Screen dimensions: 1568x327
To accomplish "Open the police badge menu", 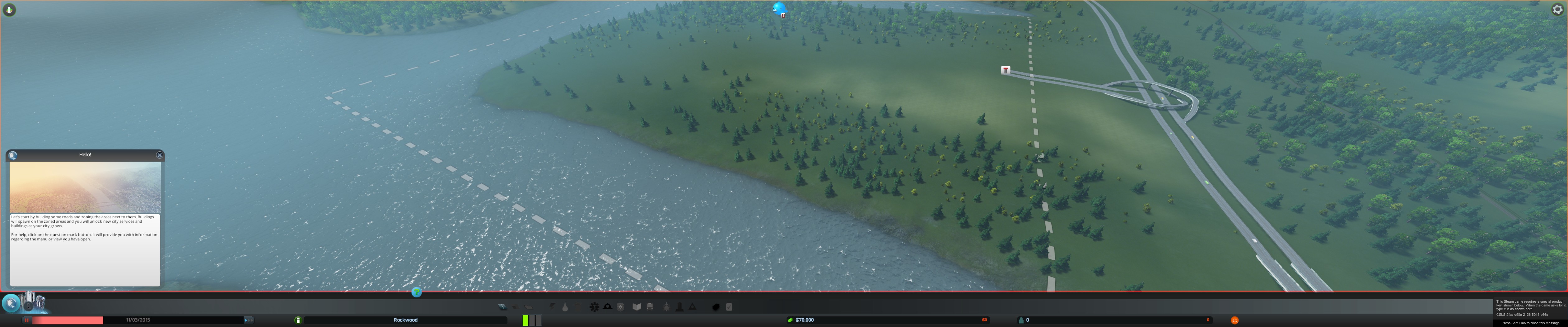I will pyautogui.click(x=620, y=307).
